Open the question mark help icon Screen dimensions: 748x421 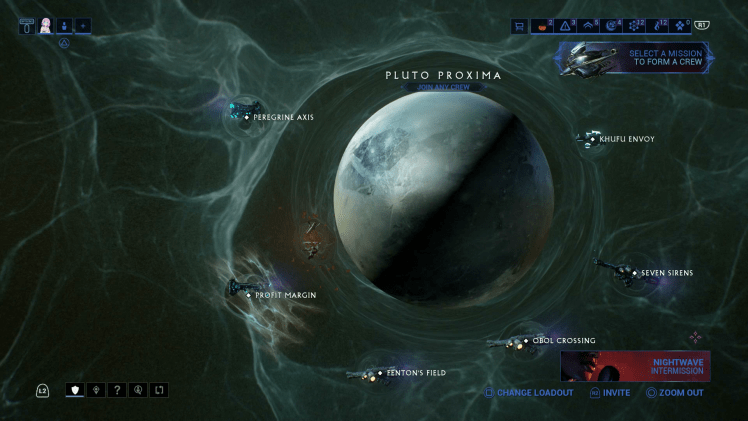tap(117, 390)
